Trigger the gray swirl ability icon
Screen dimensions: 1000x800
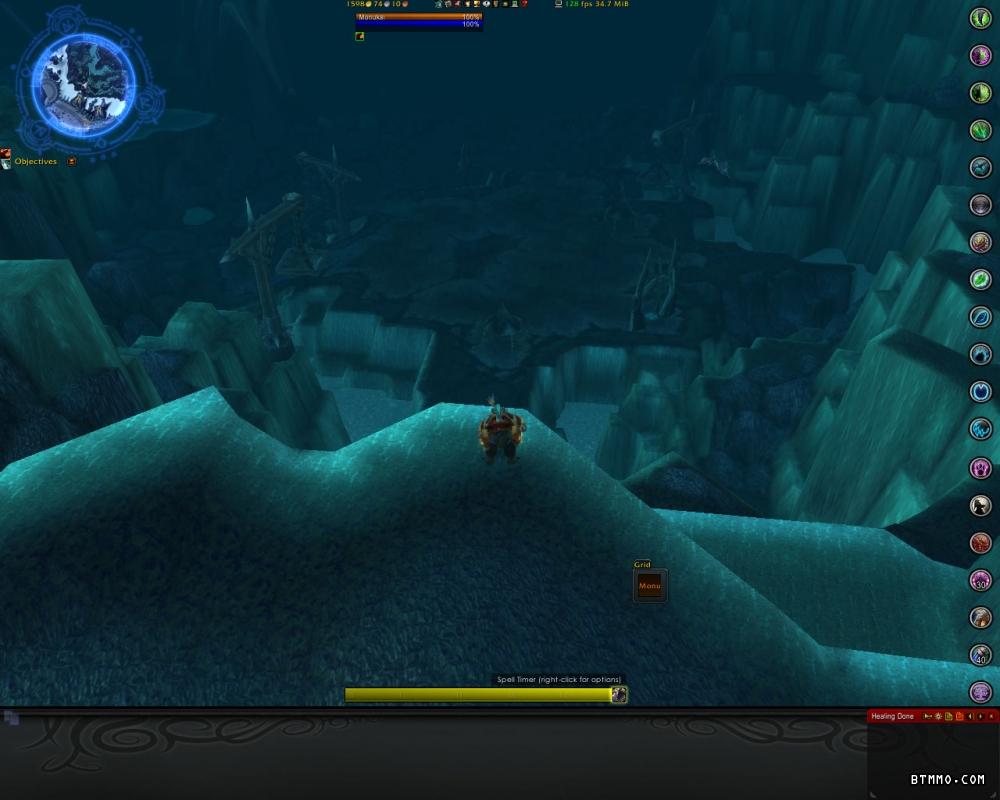pos(981,205)
